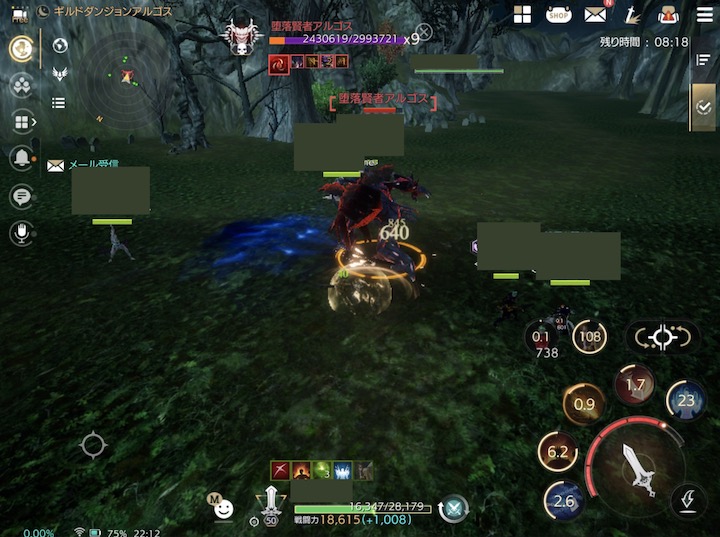Open the hamburger main menu
Screen dimensions: 720x537
tap(705, 14)
